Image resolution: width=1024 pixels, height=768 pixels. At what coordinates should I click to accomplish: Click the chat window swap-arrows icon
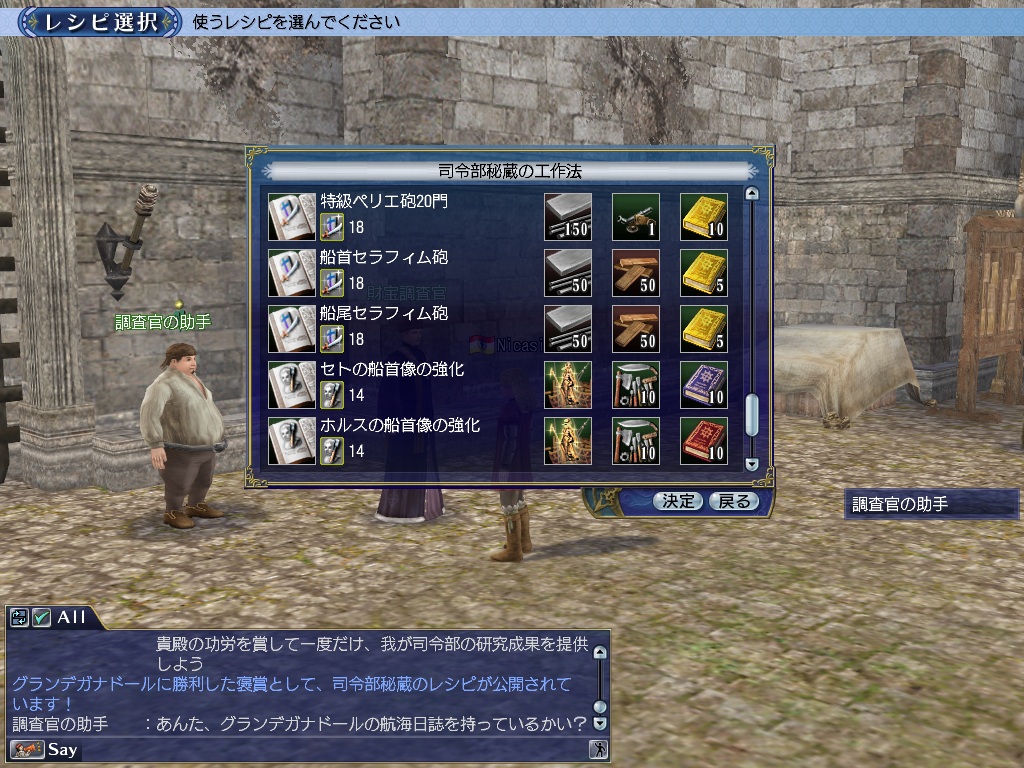point(20,618)
